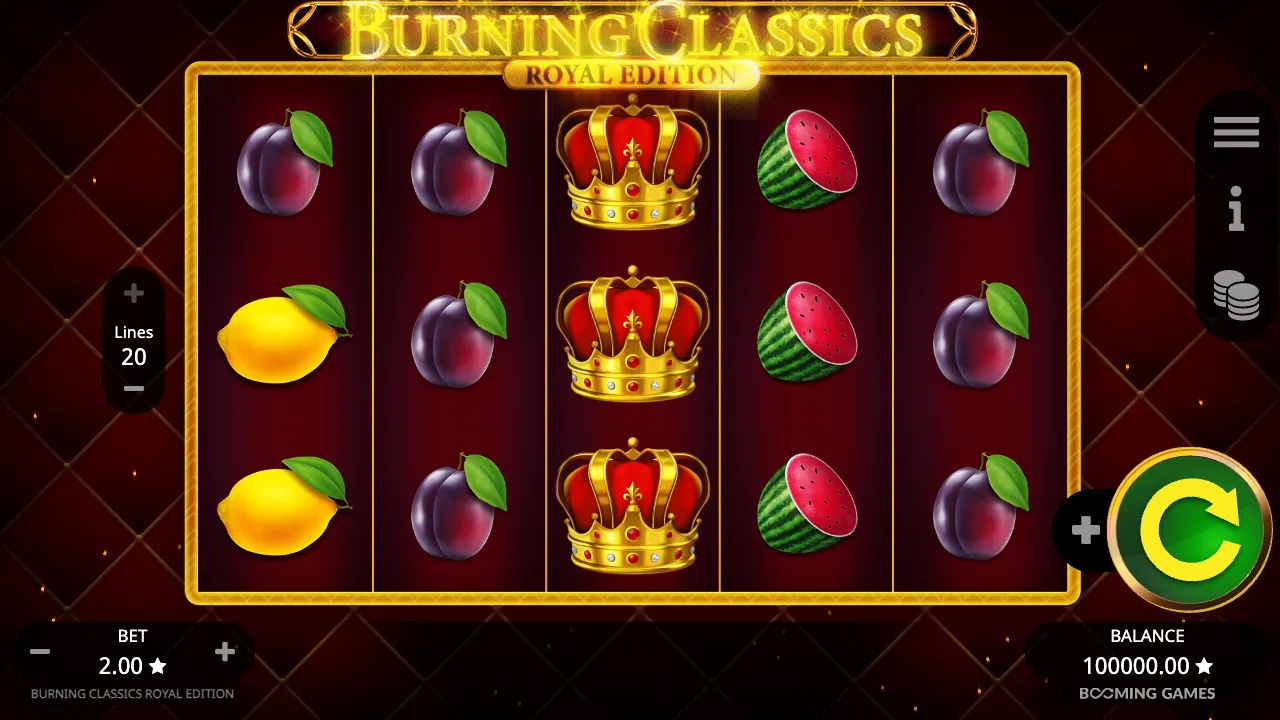1280x720 pixels.
Task: Click the Booming Games logo
Action: click(x=1148, y=692)
